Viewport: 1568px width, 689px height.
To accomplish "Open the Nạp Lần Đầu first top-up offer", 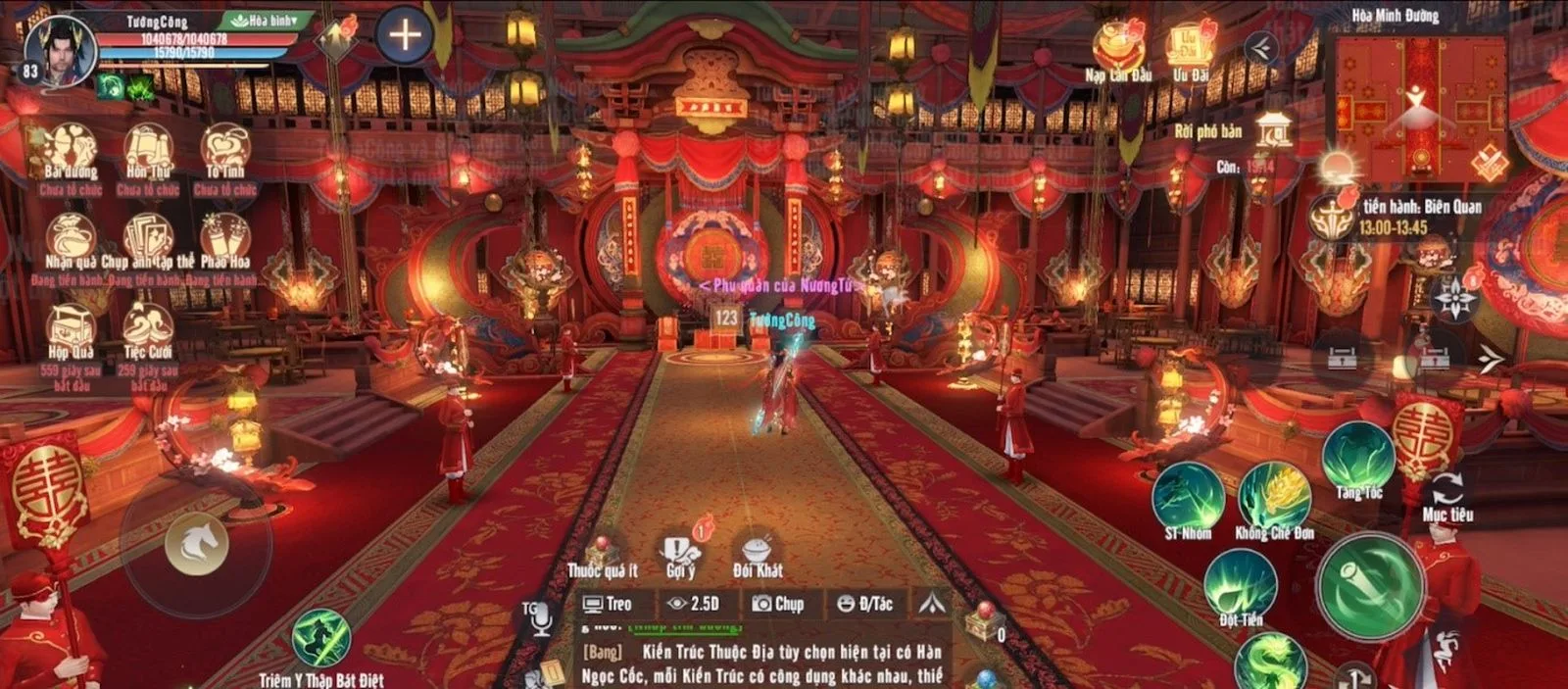I will tap(1118, 47).
